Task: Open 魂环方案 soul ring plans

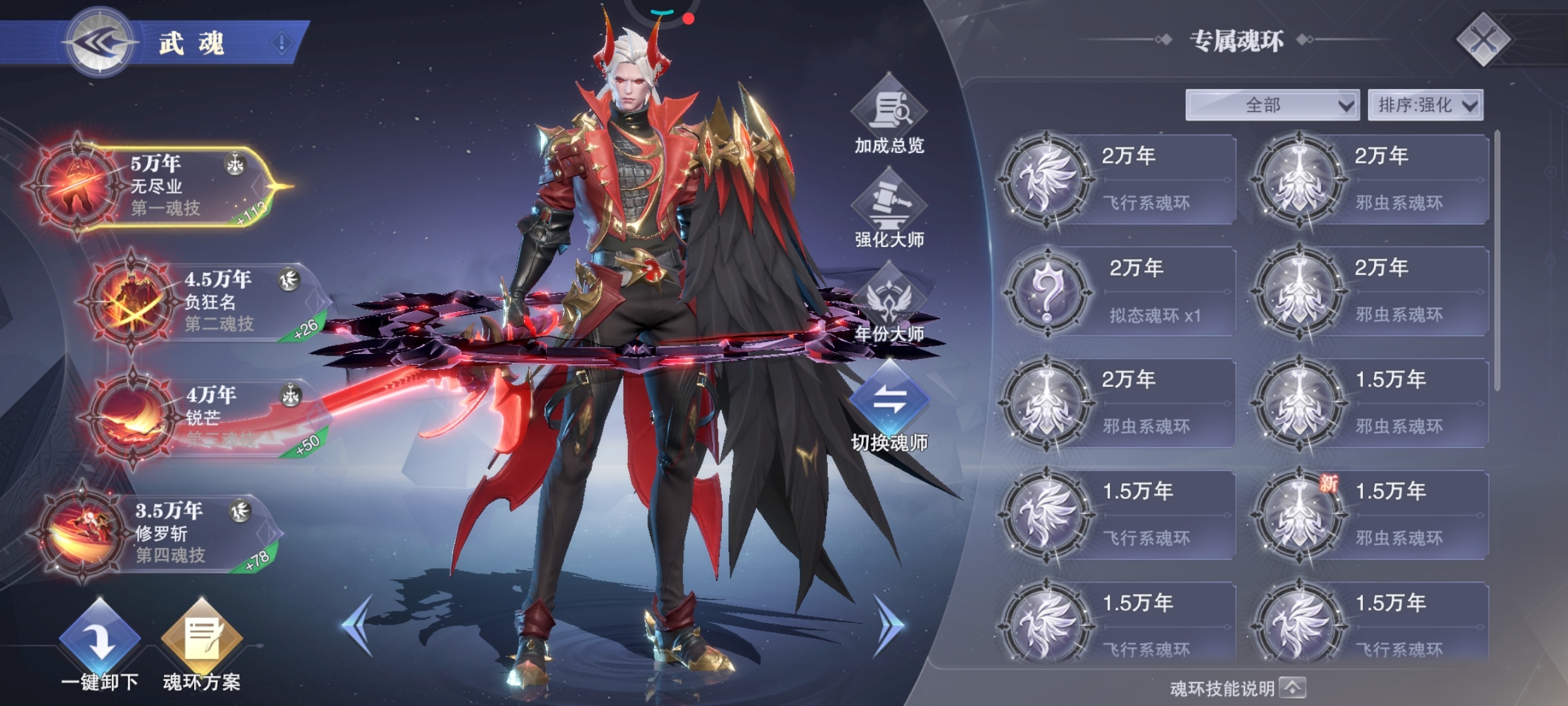Action: (202, 644)
